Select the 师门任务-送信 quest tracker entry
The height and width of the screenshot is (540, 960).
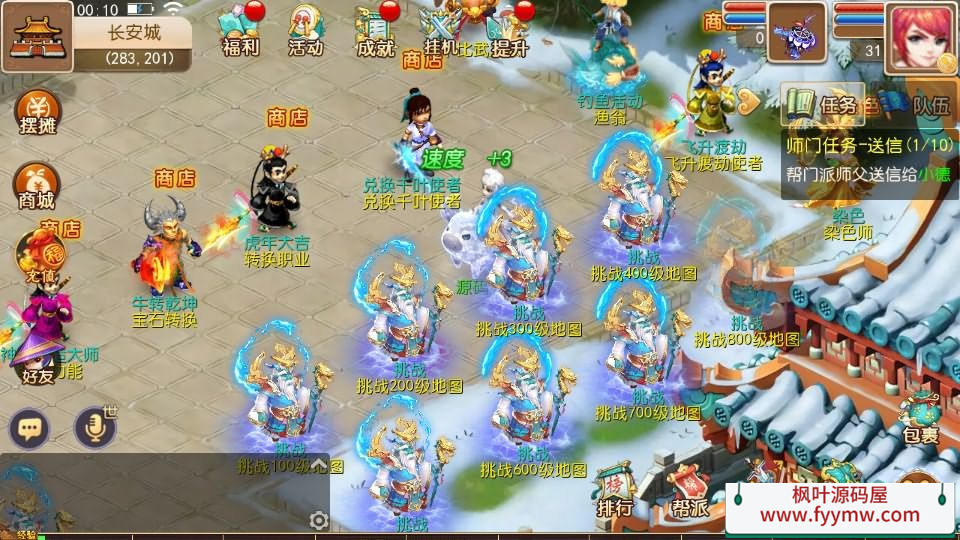pos(868,146)
